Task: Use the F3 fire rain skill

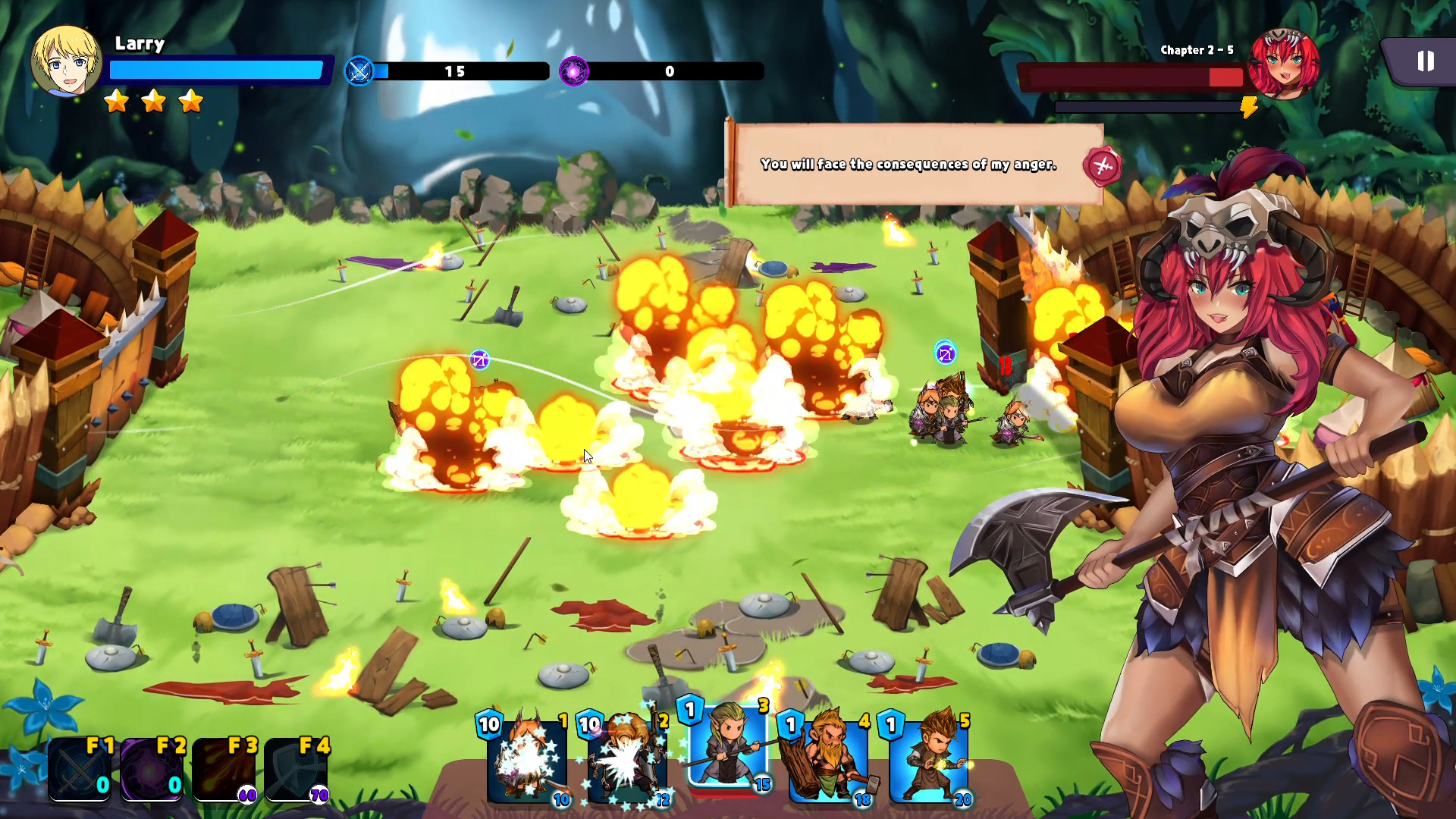Action: (x=225, y=770)
